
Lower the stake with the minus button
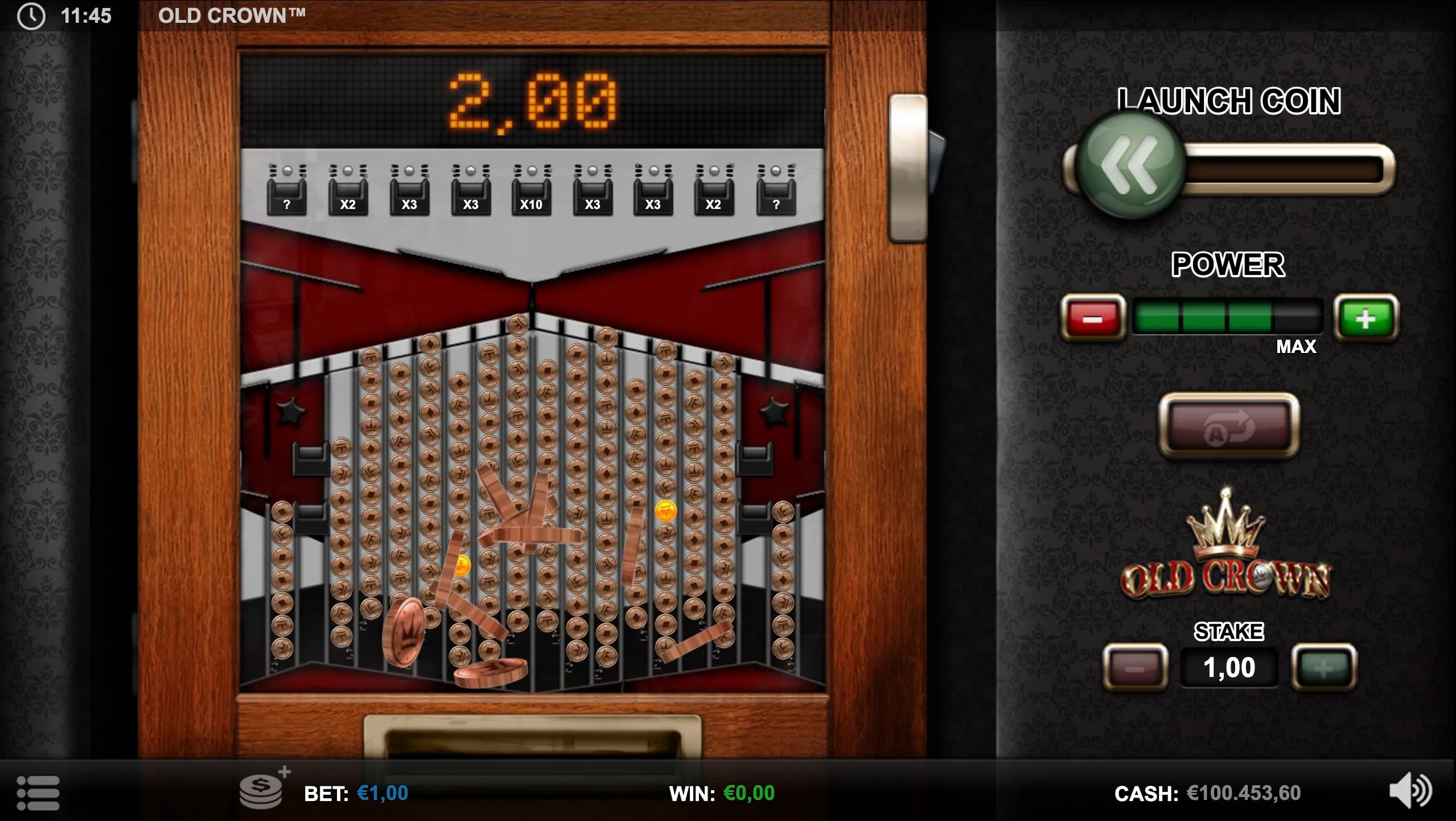coord(1135,667)
